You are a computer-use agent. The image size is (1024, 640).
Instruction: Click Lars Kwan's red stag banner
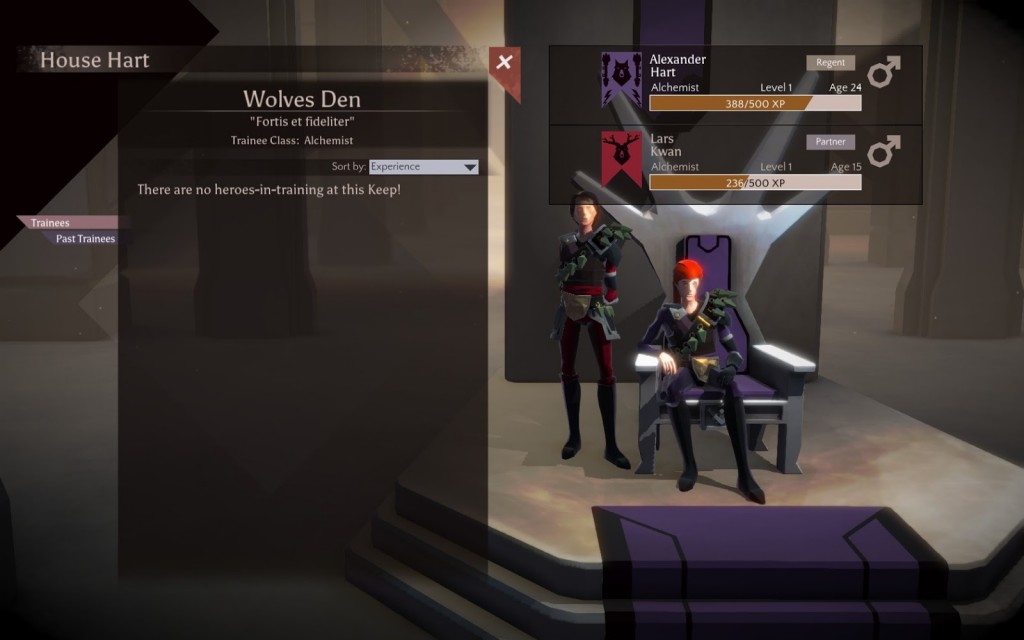click(x=621, y=159)
